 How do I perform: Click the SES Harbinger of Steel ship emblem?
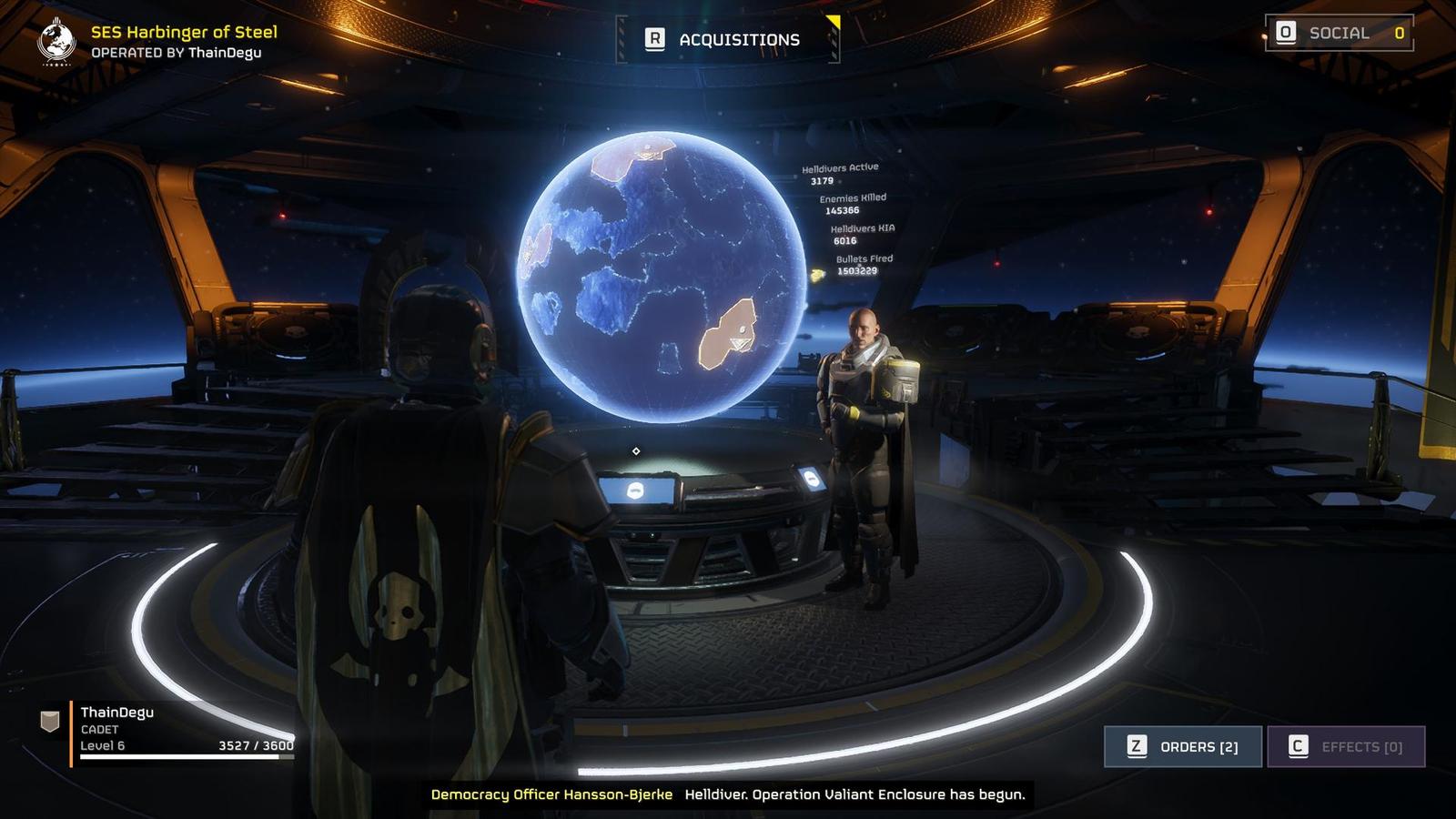point(56,42)
